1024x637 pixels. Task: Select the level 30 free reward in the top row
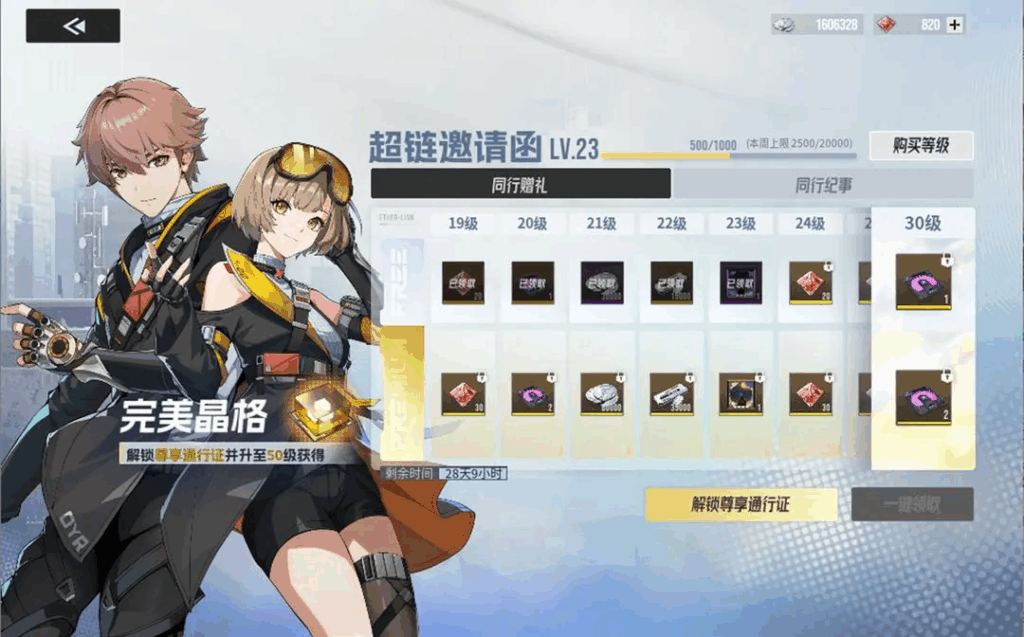coord(922,282)
